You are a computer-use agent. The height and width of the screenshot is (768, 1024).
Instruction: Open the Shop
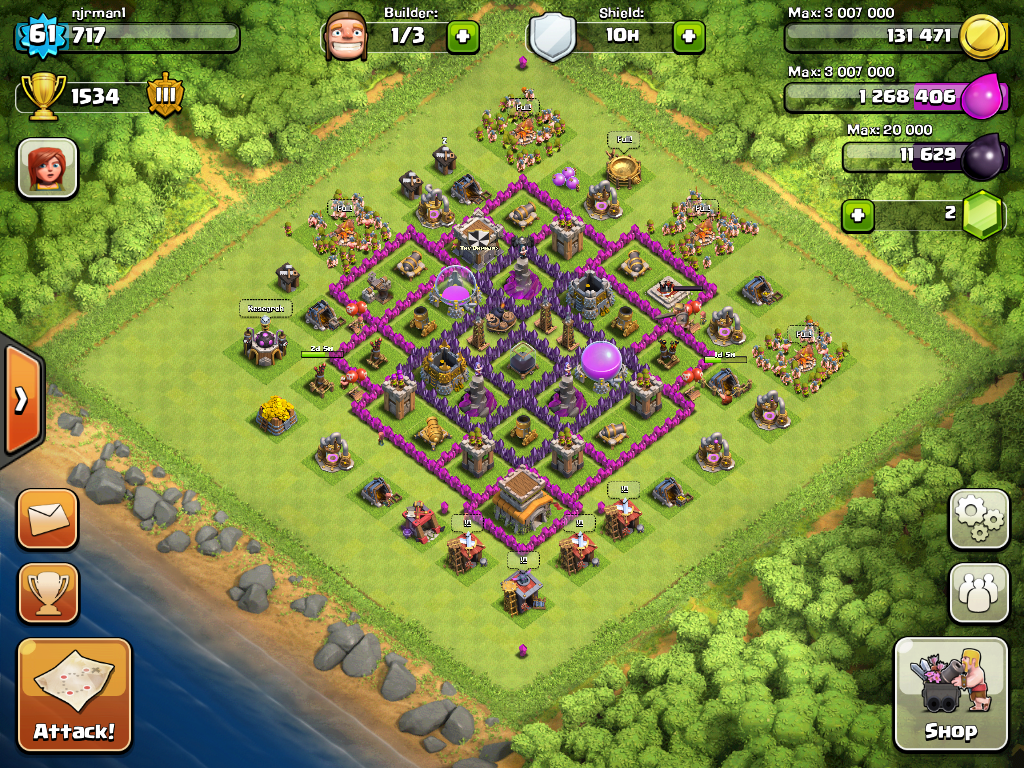click(950, 694)
